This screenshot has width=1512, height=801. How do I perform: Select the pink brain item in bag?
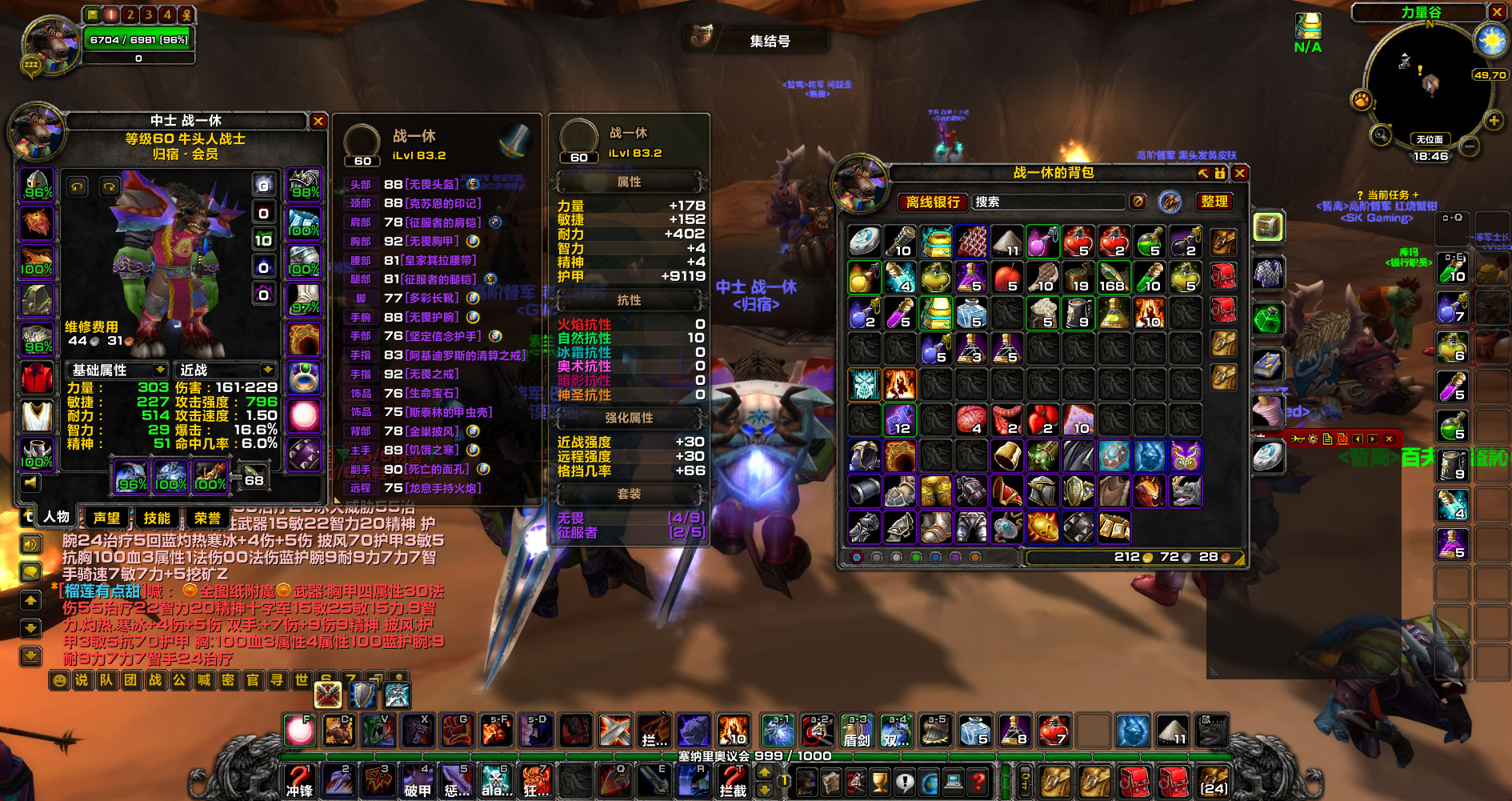pos(970,419)
